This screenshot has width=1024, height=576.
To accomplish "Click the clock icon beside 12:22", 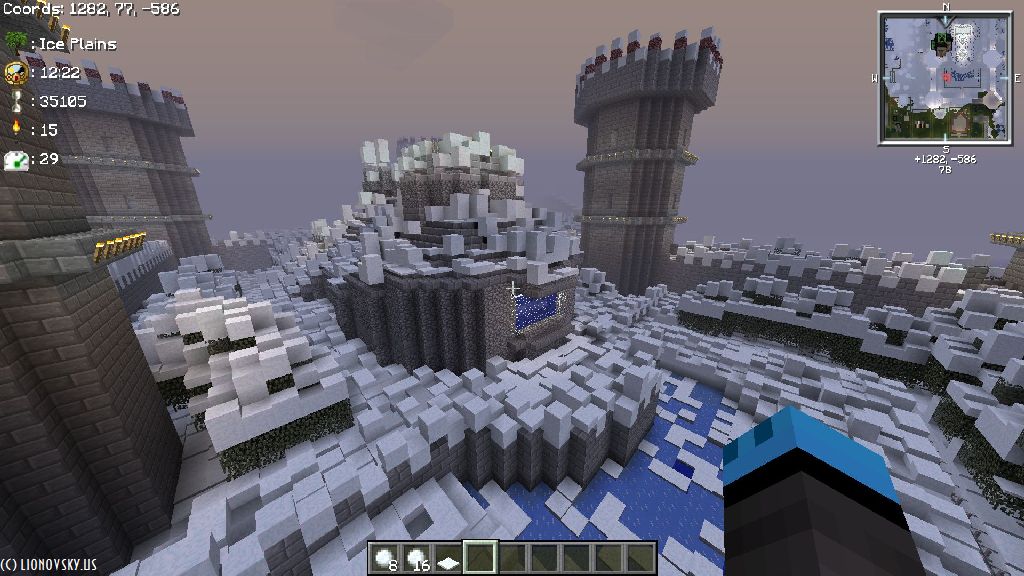I will 15,72.
